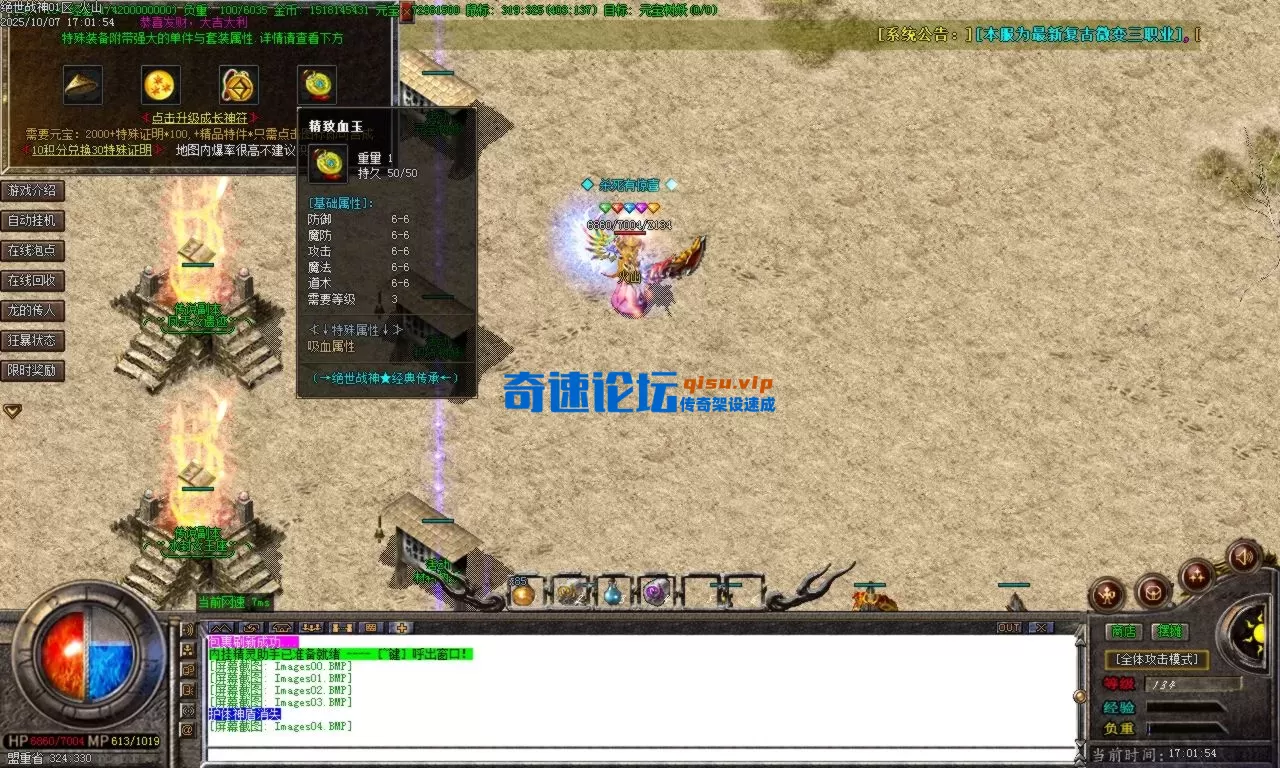
Task: Open the 在线泡点 sidebar entry
Action: (x=33, y=250)
